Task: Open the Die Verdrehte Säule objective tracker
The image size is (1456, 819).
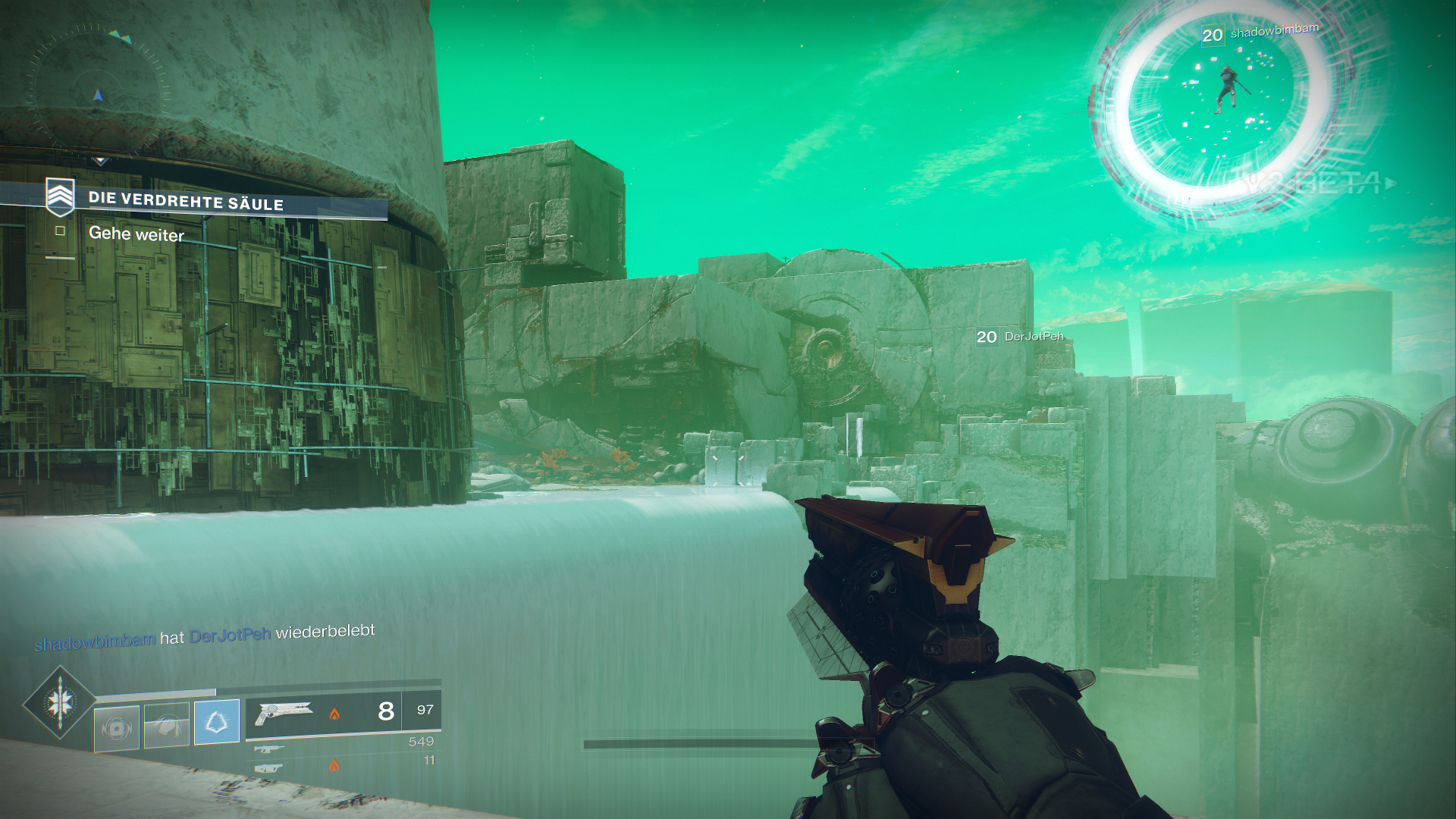Action: [186, 200]
